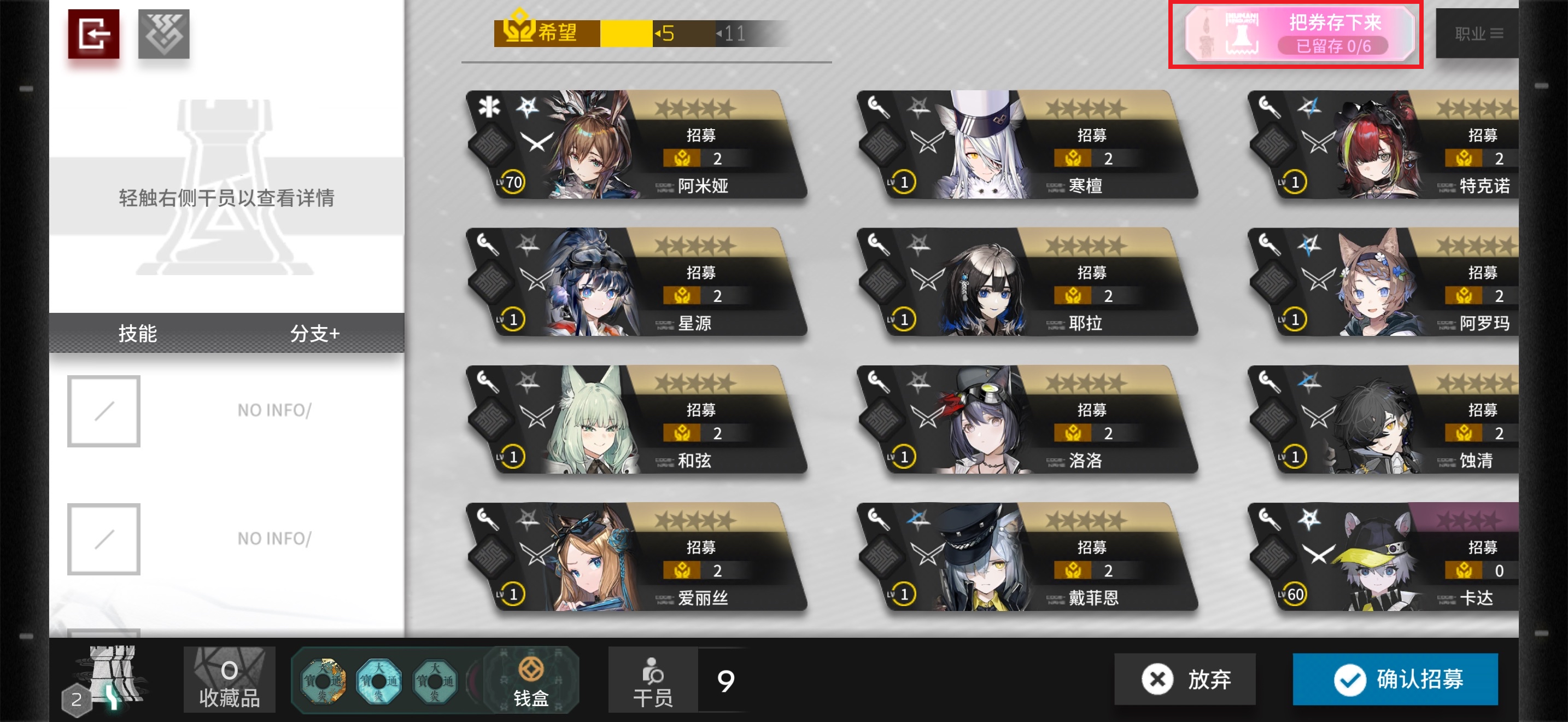
Task: Open the 职业 class filter
Action: tap(1478, 34)
